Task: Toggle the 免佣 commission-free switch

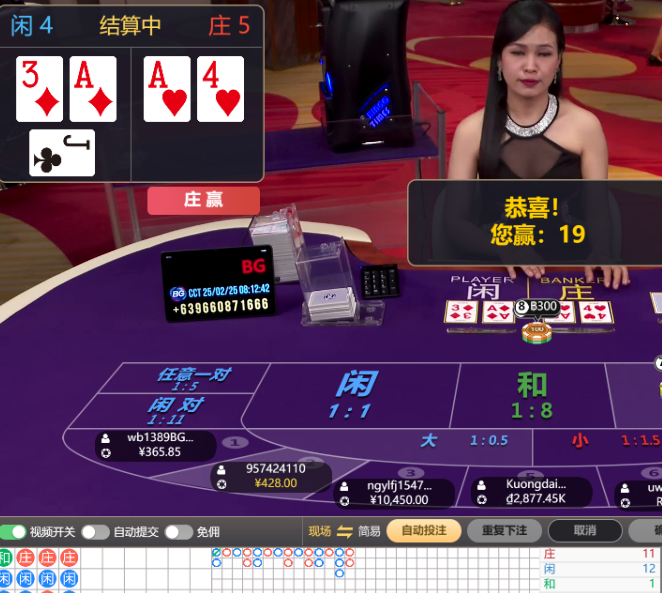Action: (178, 532)
